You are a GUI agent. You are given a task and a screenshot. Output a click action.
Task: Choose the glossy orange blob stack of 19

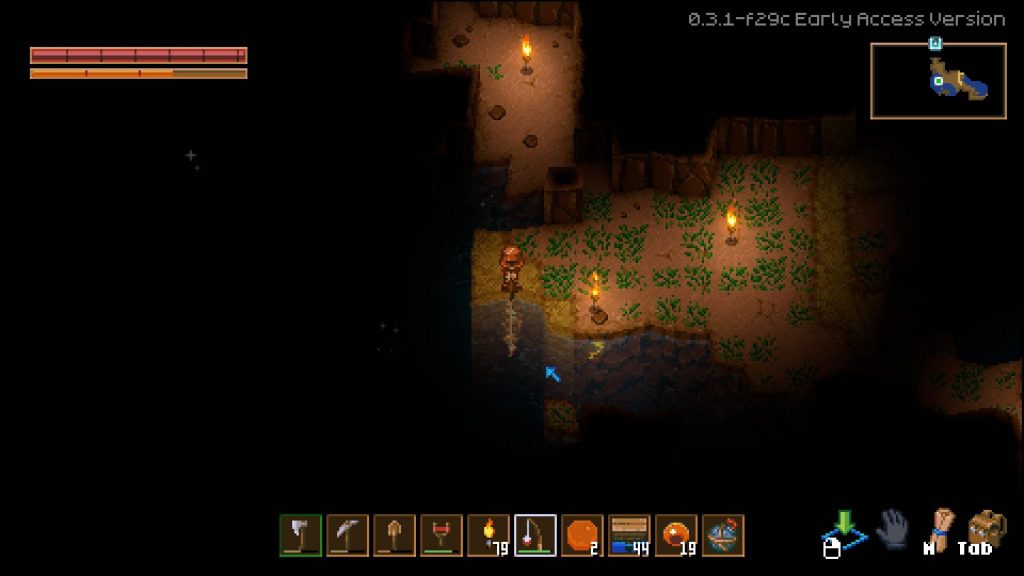pos(676,535)
